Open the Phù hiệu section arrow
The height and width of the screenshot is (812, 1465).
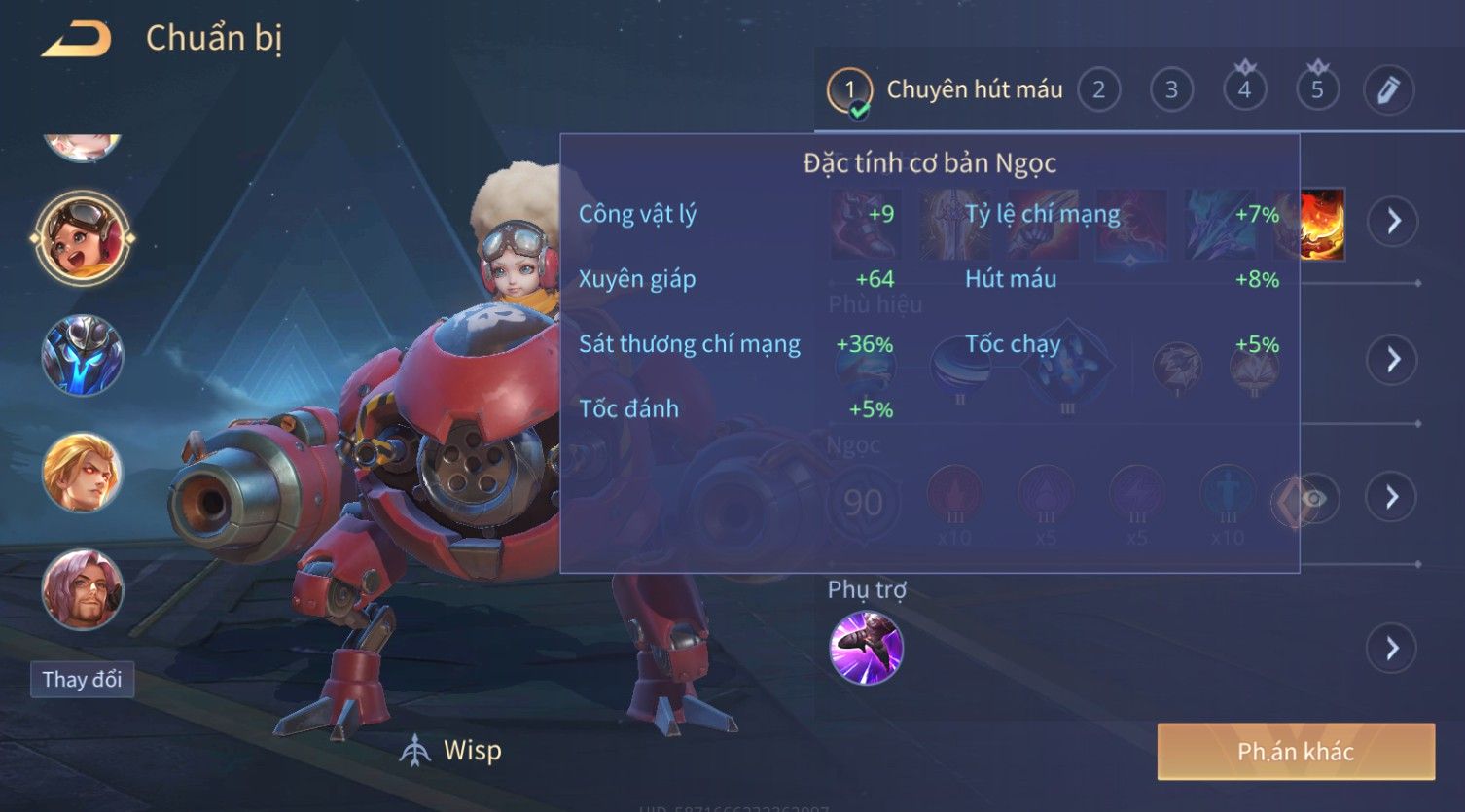tap(1393, 360)
